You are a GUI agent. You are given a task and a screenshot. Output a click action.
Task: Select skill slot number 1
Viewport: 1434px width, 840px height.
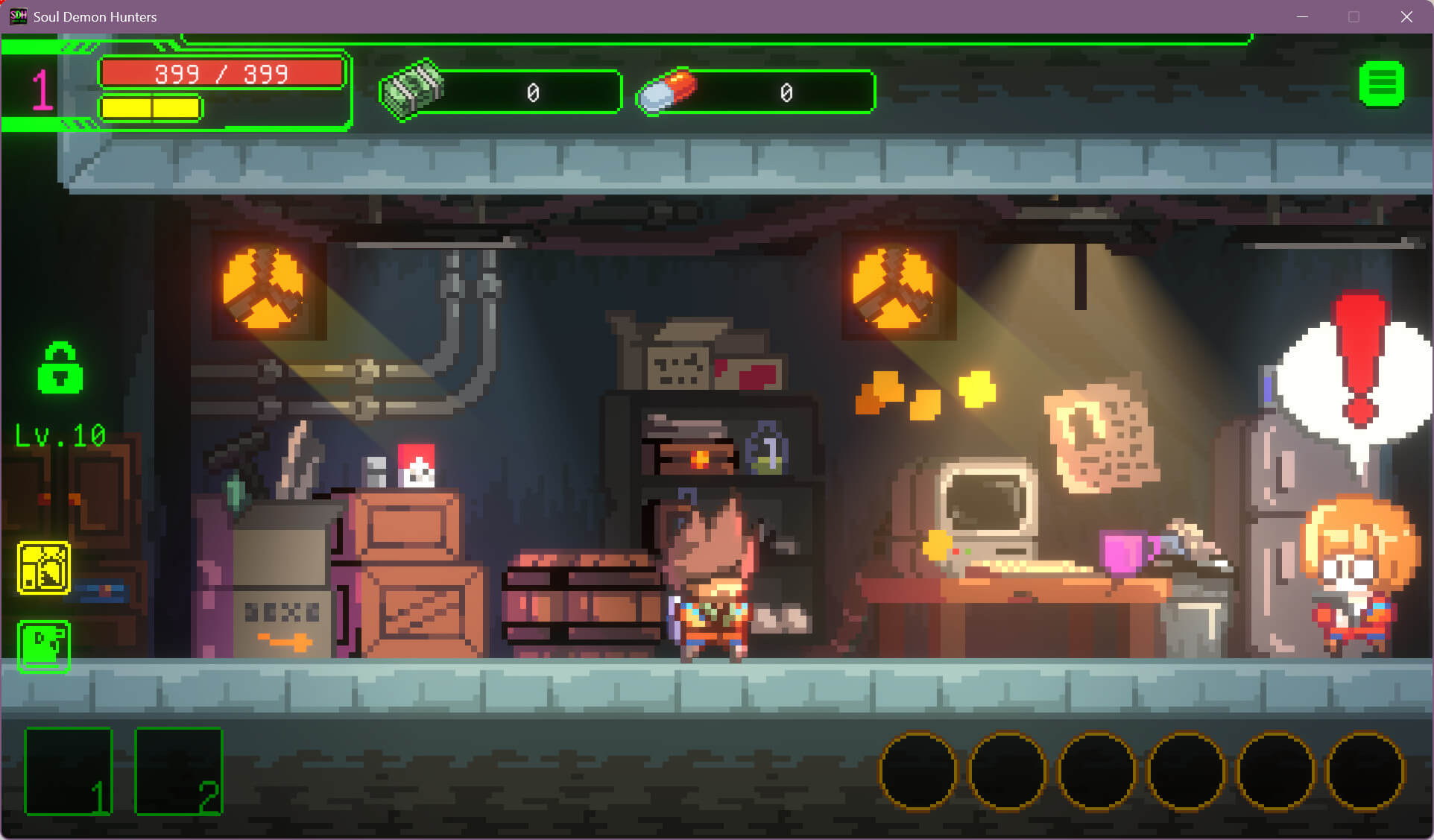69,771
